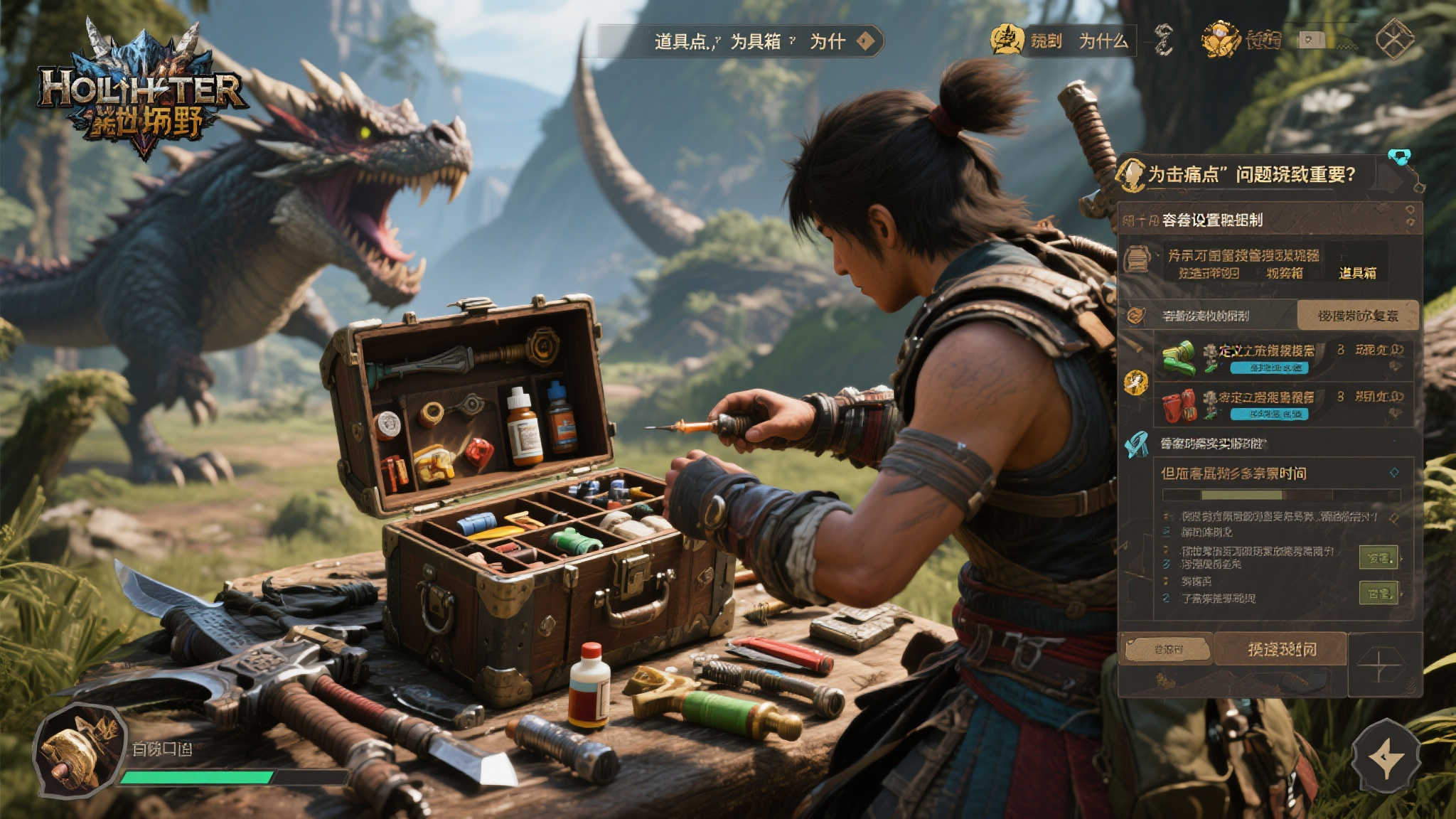This screenshot has height=819, width=1456.
Task: Click the star compass button in bottom-right corner
Action: coord(1385,757)
